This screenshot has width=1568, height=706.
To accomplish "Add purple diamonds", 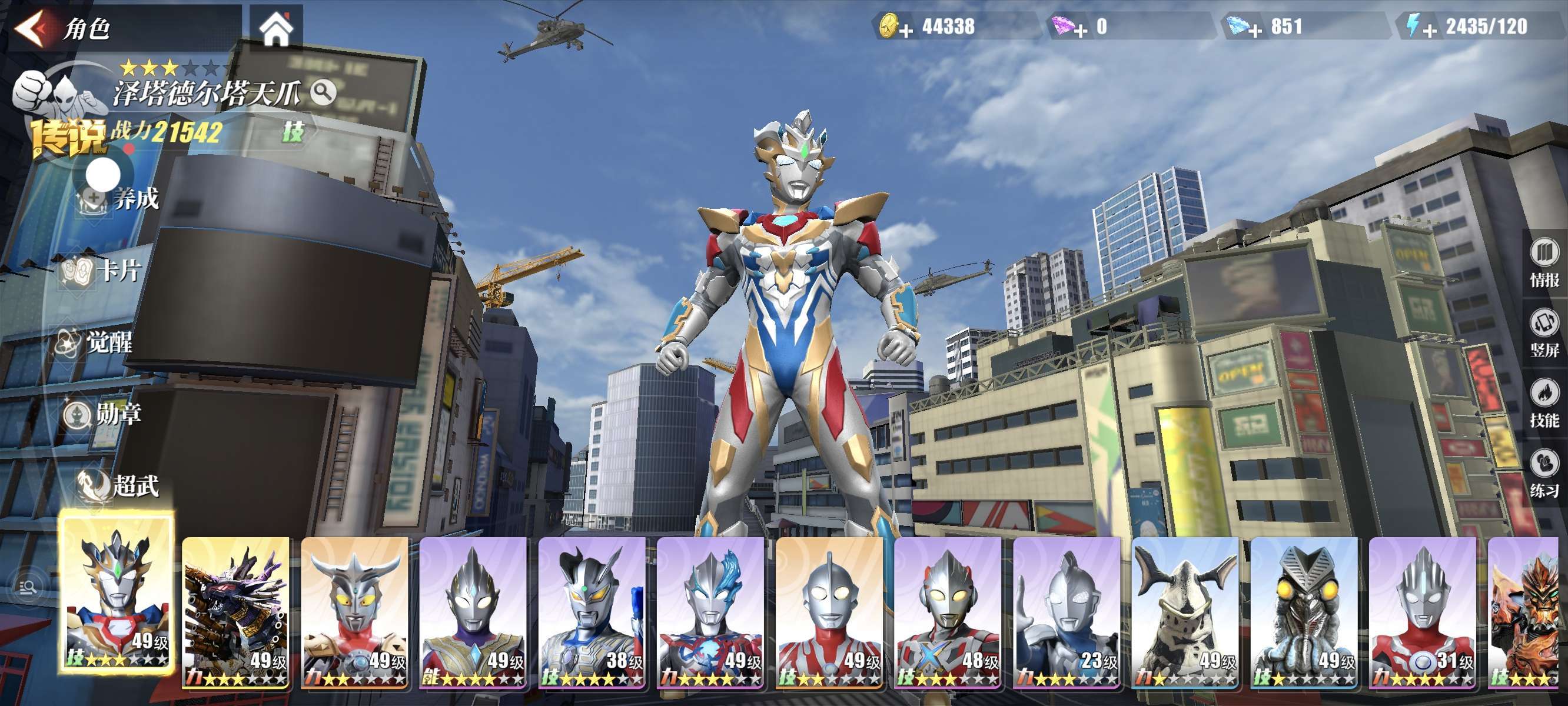I will [1081, 29].
